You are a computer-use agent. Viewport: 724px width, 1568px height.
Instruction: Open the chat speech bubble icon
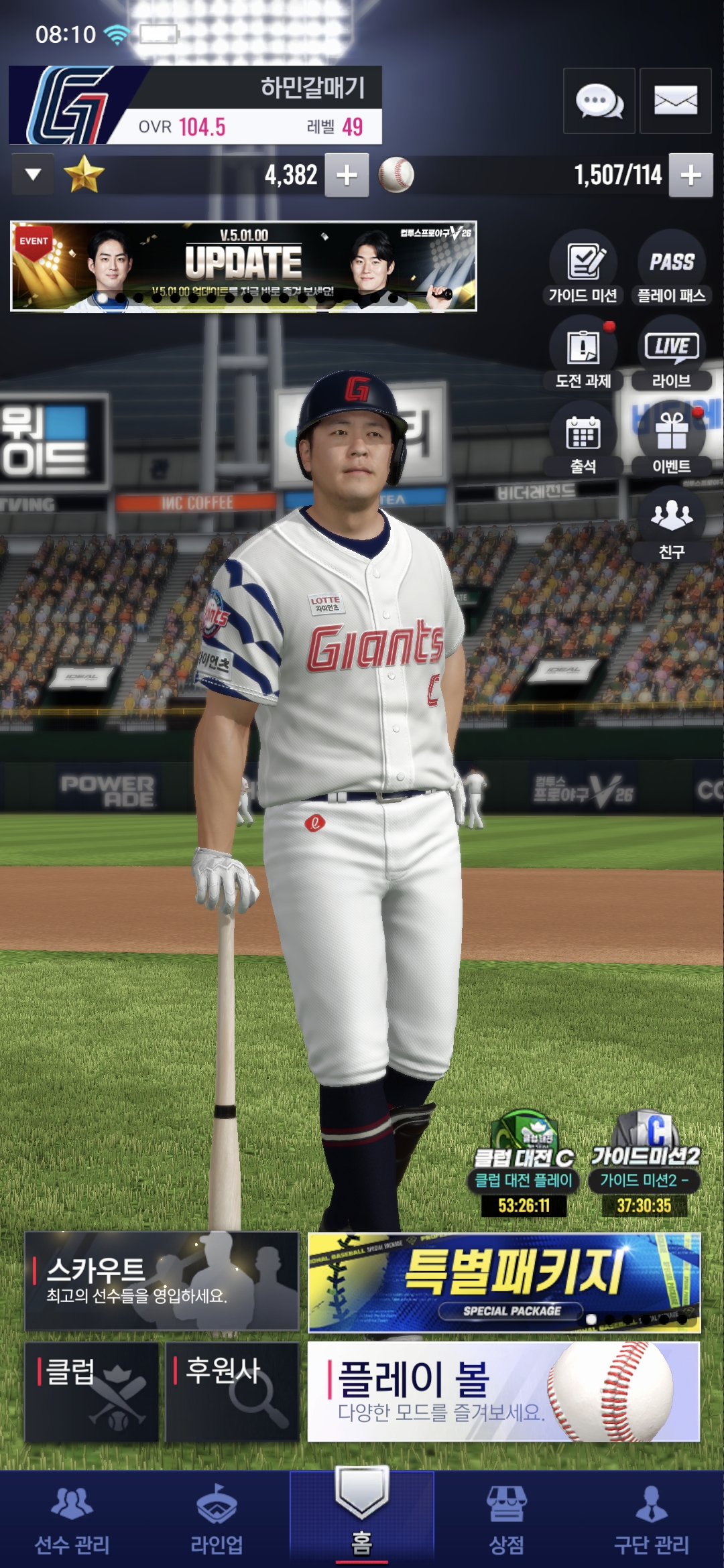point(599,101)
